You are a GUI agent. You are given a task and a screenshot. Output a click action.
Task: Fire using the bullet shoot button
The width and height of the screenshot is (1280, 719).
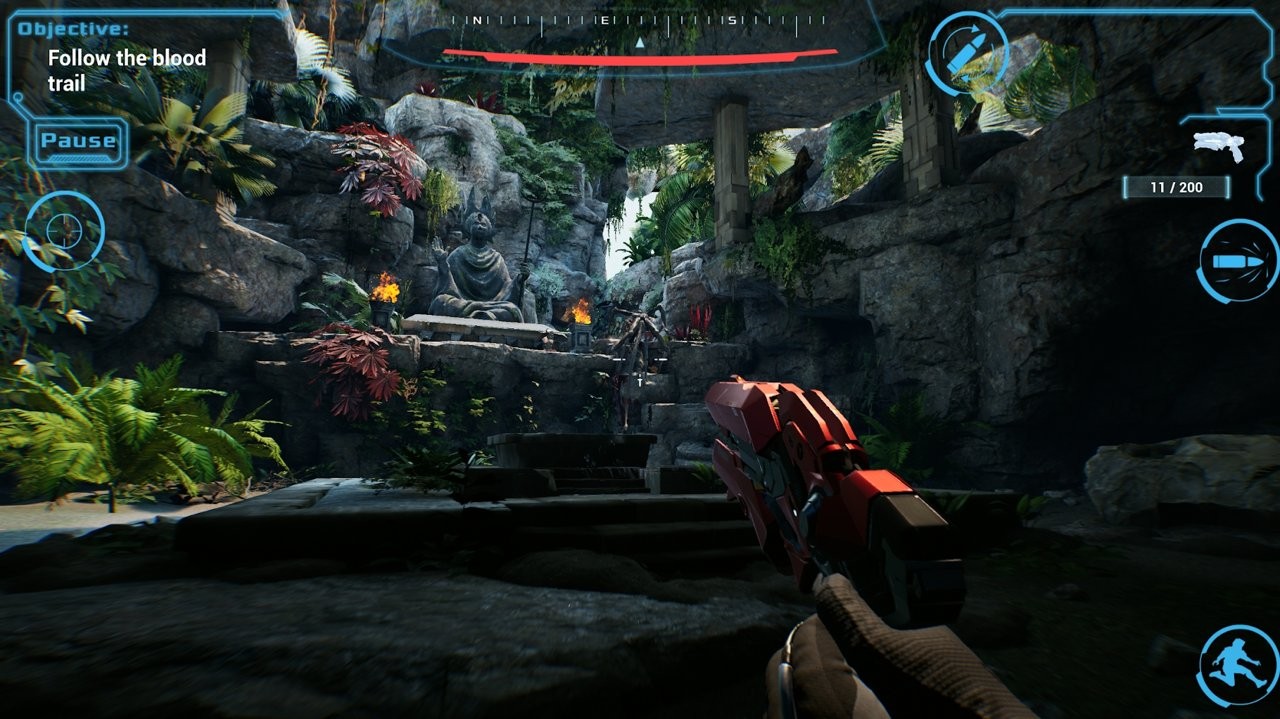point(1237,261)
